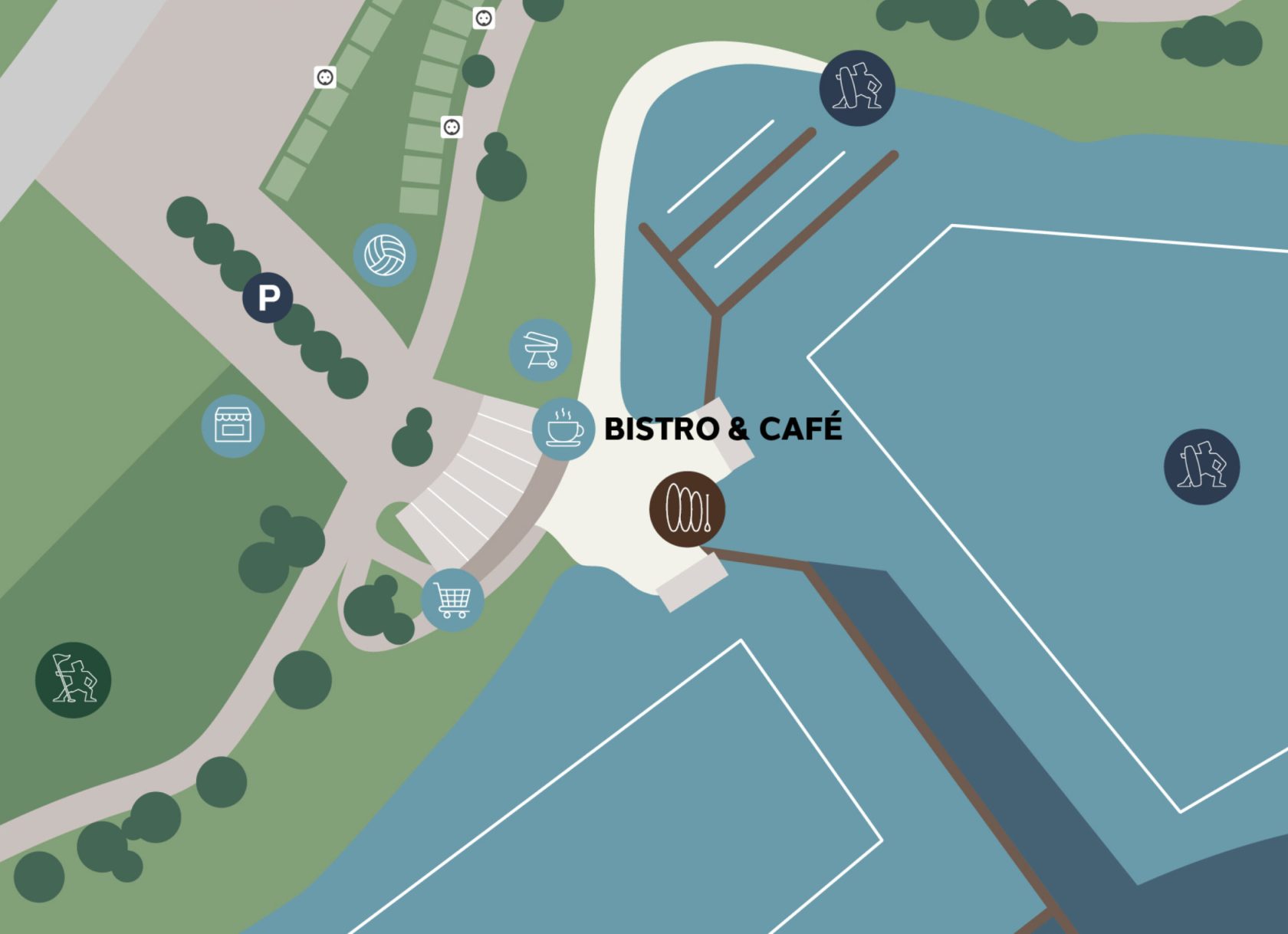Open the green golfer with flag marker

(x=74, y=680)
